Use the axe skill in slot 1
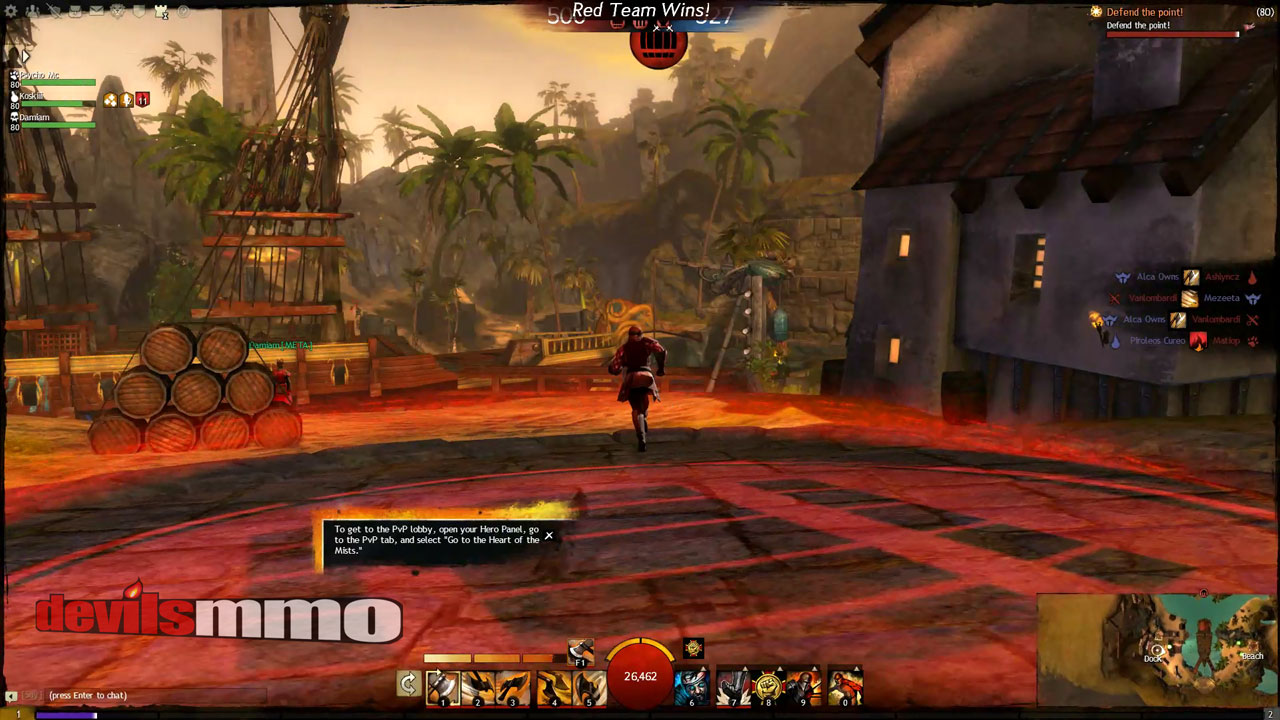Viewport: 1280px width, 720px height. click(443, 686)
